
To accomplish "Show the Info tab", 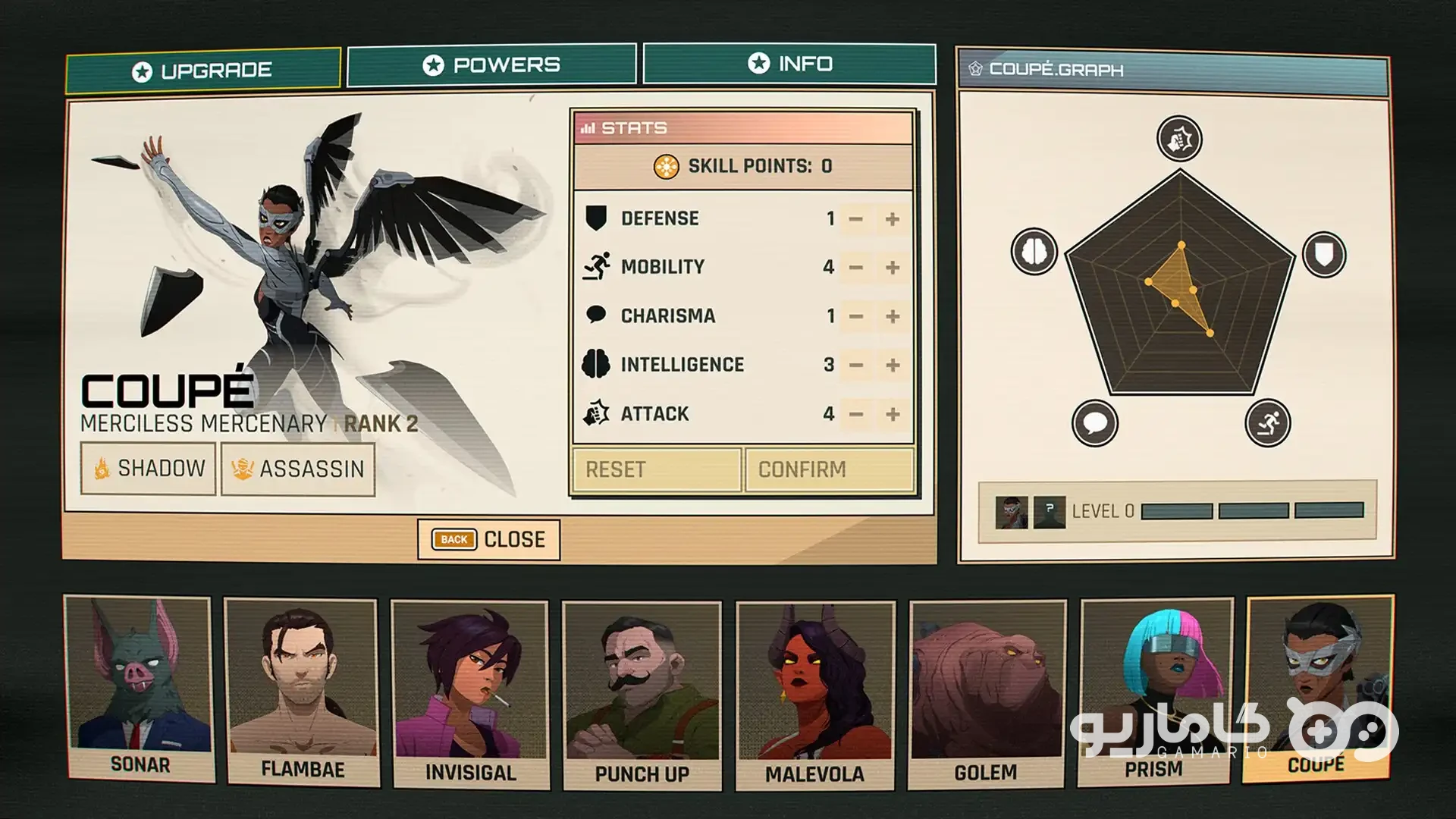I will click(789, 64).
